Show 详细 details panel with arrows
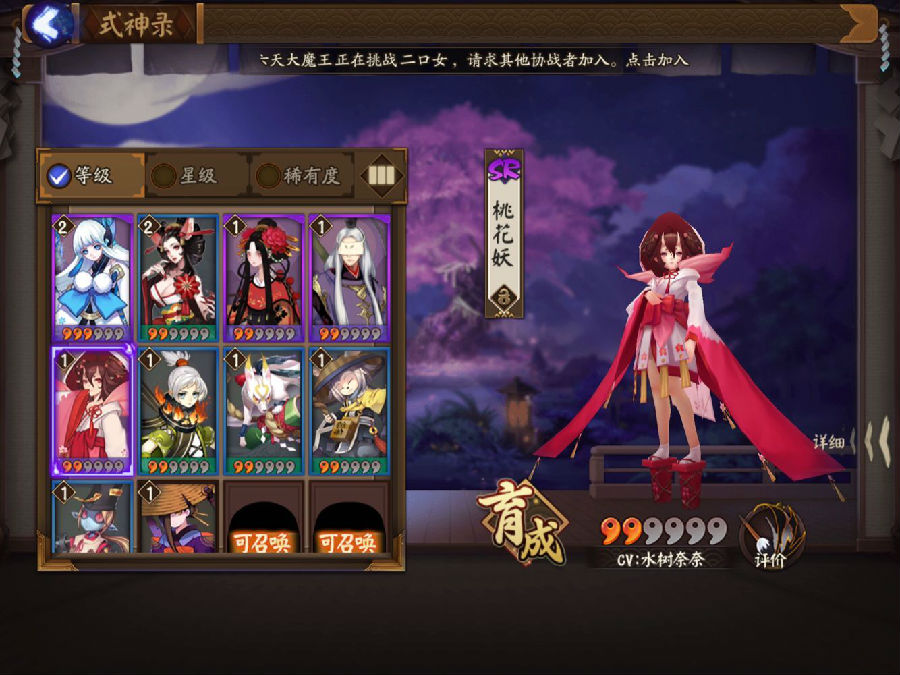 pos(852,440)
